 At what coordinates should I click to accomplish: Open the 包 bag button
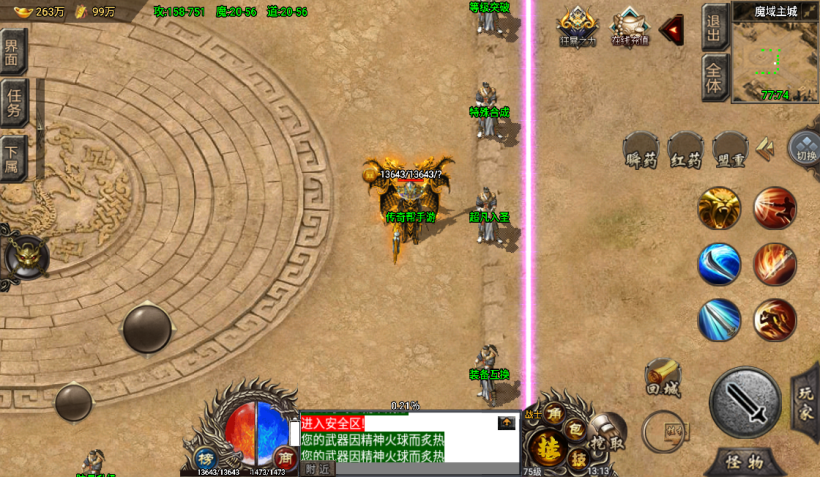click(x=576, y=428)
